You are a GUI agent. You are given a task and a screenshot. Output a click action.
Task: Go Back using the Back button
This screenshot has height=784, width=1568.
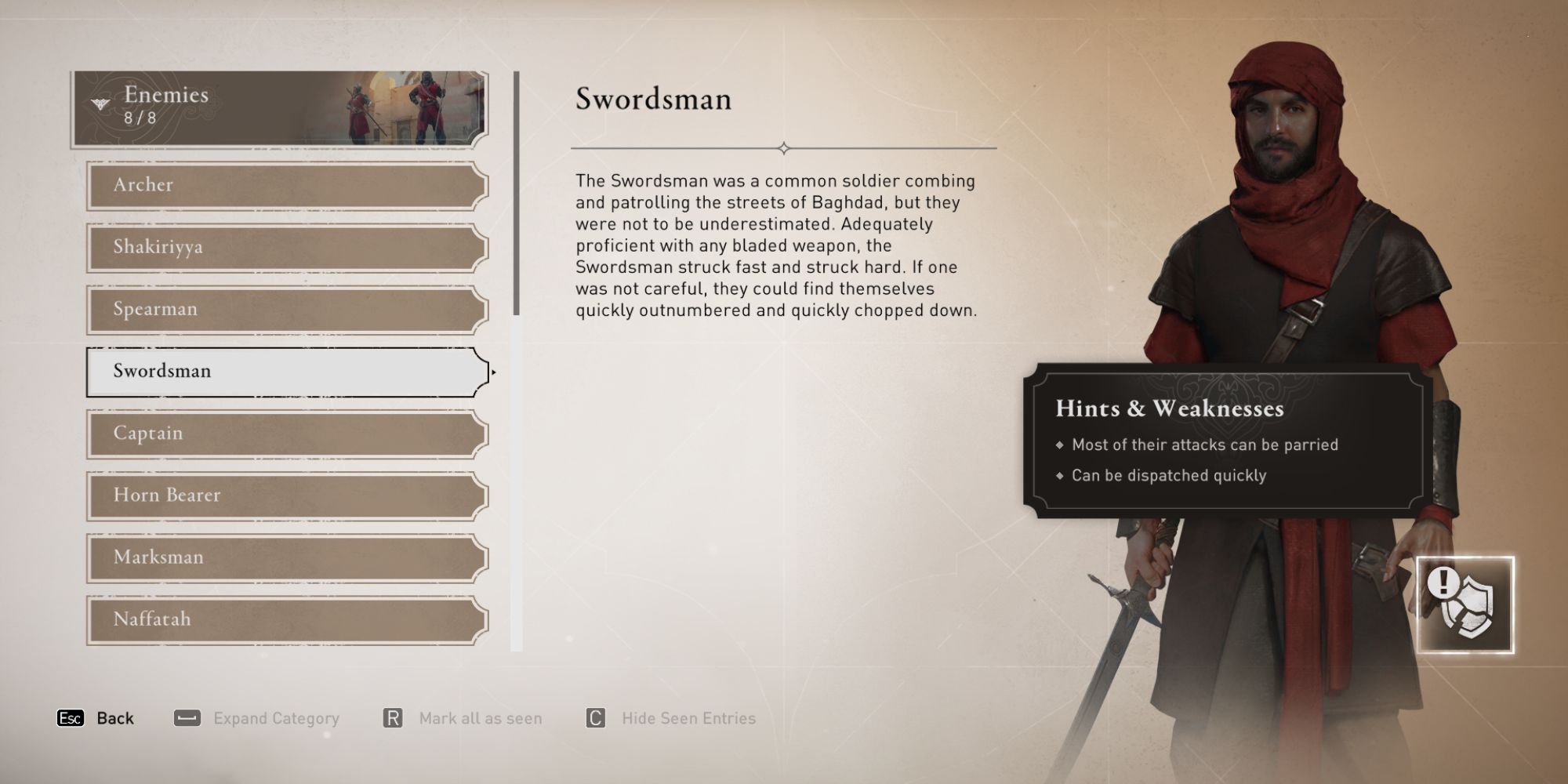coord(115,717)
